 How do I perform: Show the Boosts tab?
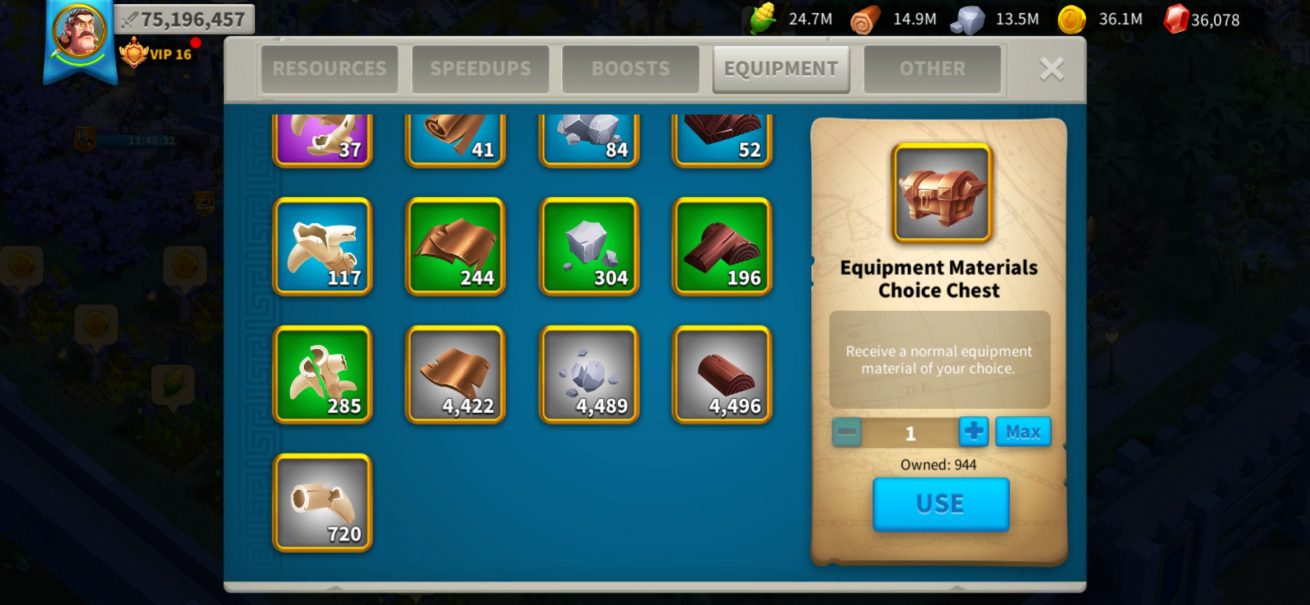click(x=630, y=69)
